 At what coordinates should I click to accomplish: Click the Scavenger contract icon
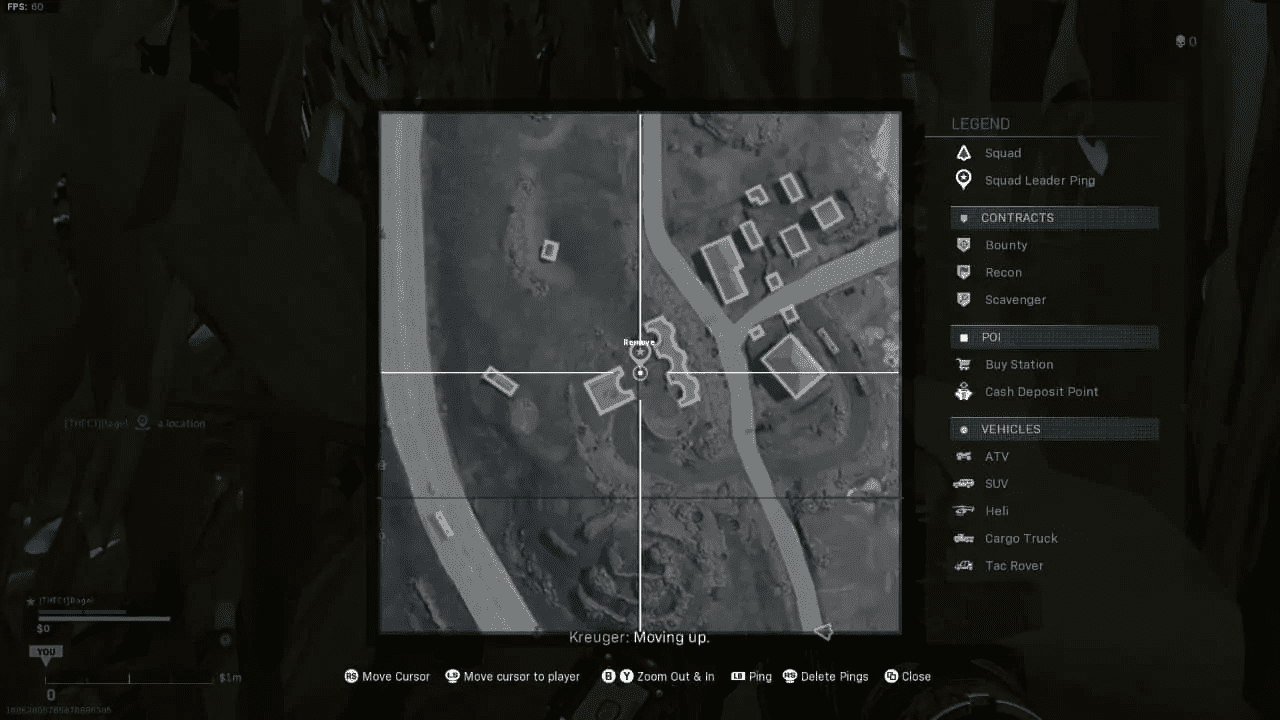point(963,299)
